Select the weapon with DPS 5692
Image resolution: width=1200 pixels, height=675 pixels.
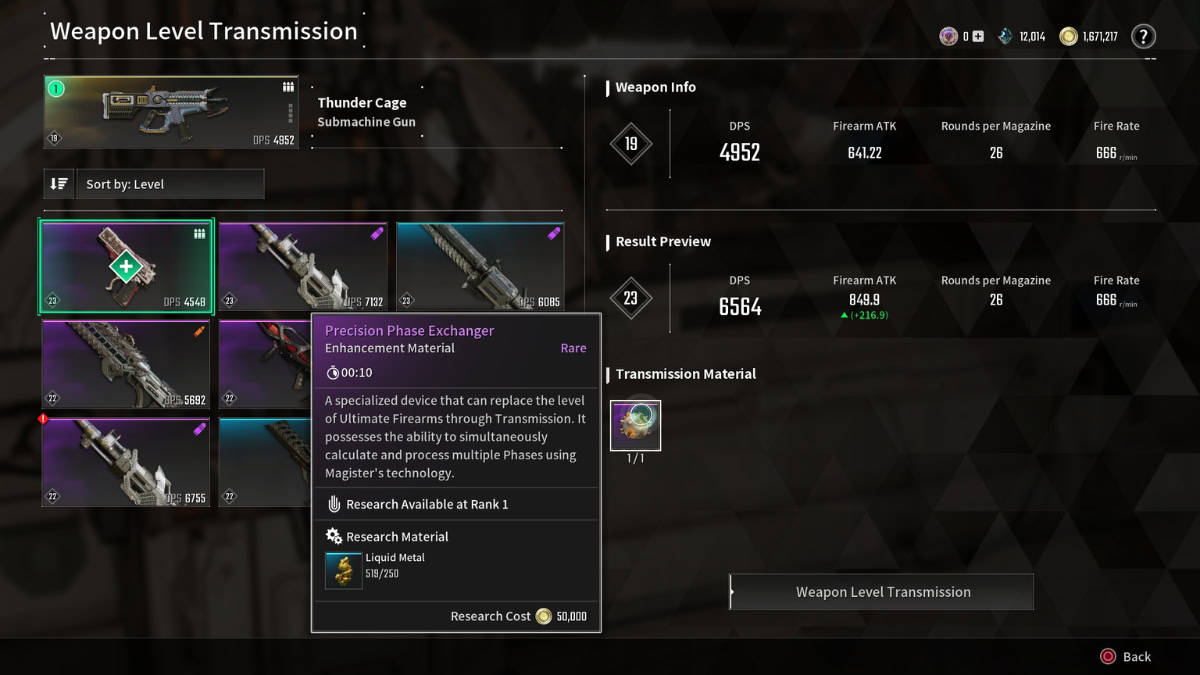126,364
